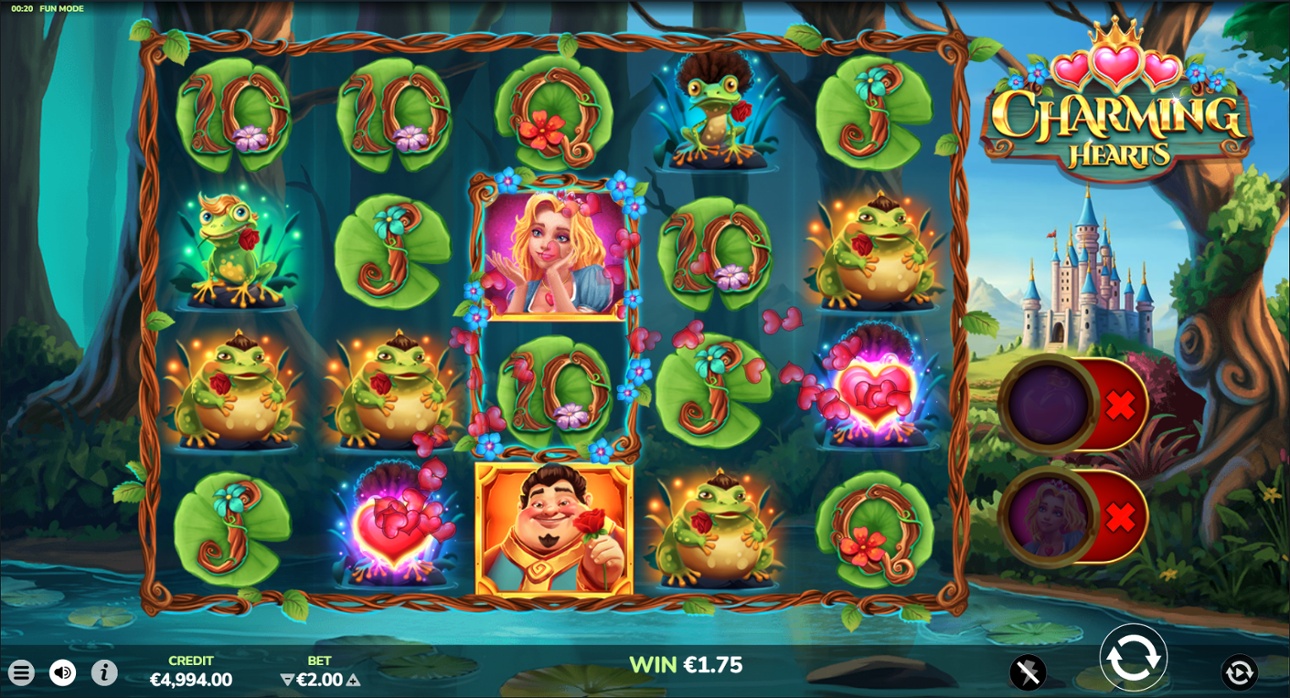This screenshot has height=698, width=1290.
Task: Decrease the bet amount
Action: coord(288,680)
